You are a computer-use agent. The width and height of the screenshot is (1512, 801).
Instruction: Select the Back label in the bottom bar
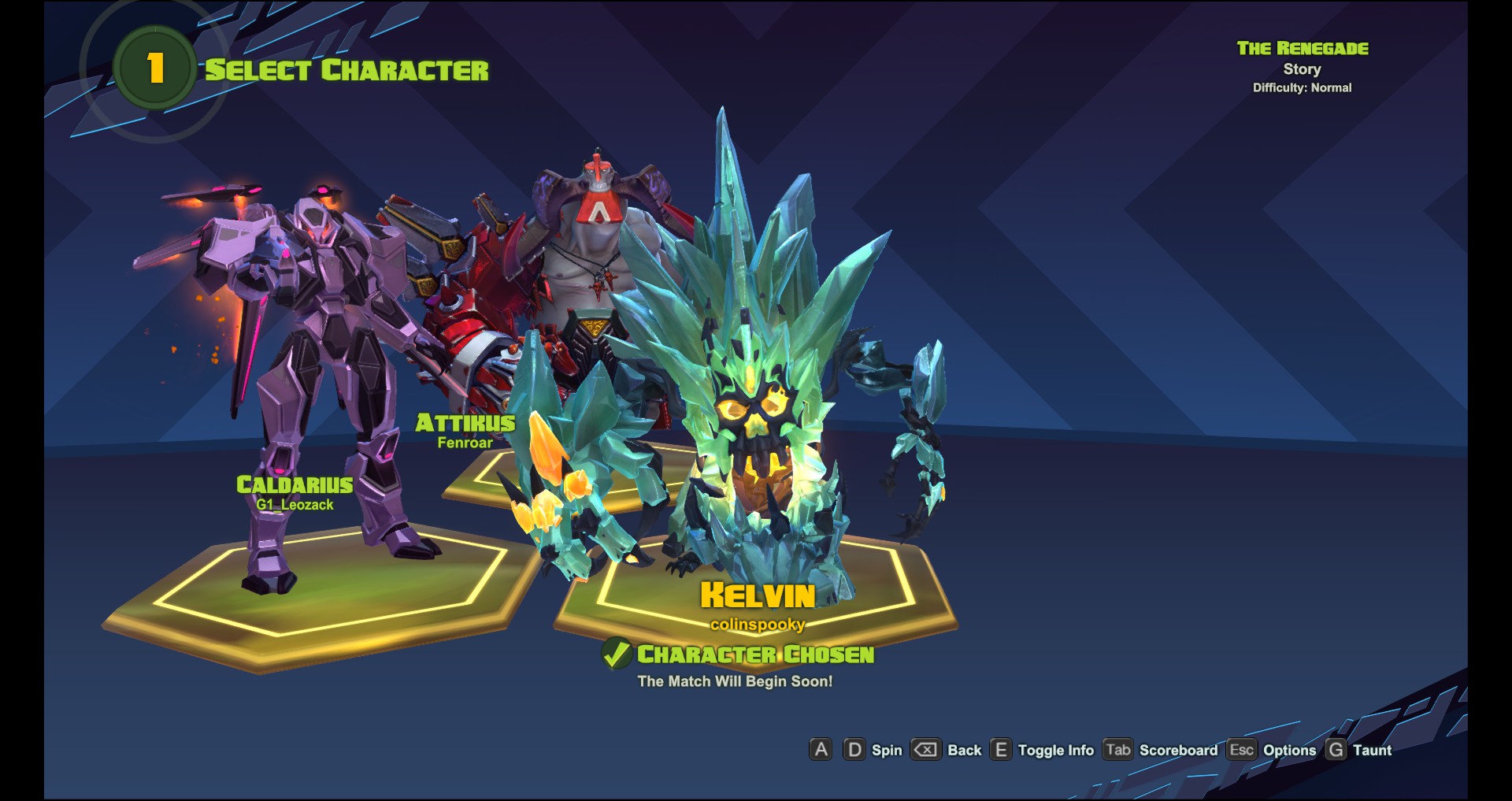(964, 750)
